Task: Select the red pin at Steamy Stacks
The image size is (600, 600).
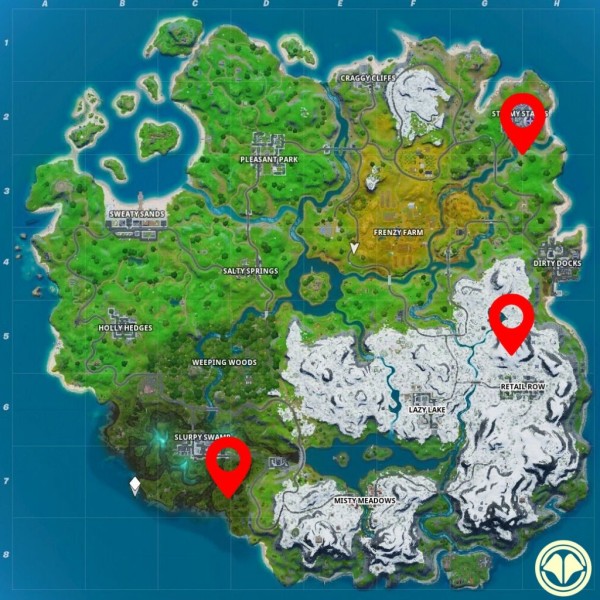Action: tap(522, 118)
